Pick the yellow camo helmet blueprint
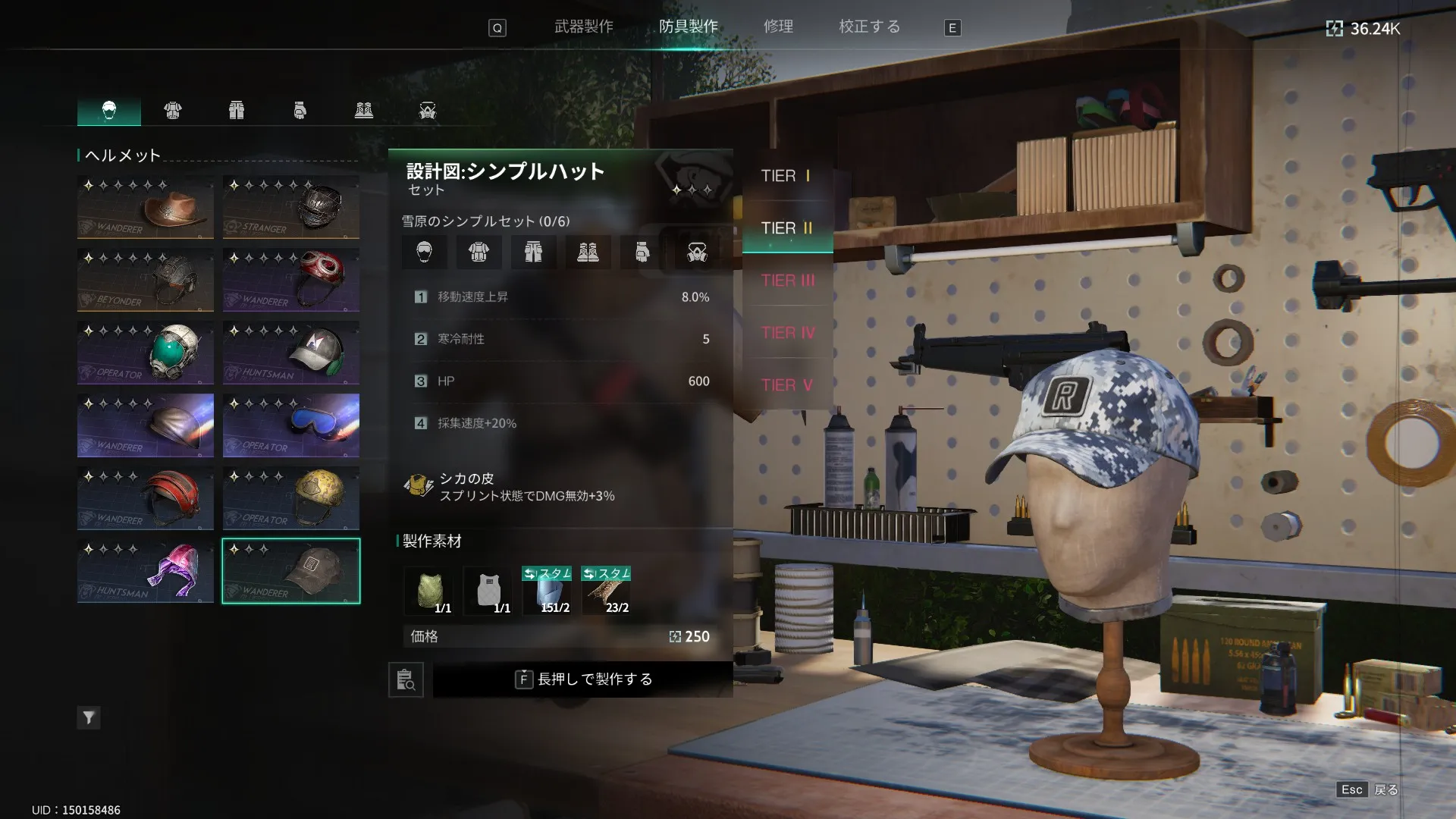The height and width of the screenshot is (819, 1456). pos(291,498)
